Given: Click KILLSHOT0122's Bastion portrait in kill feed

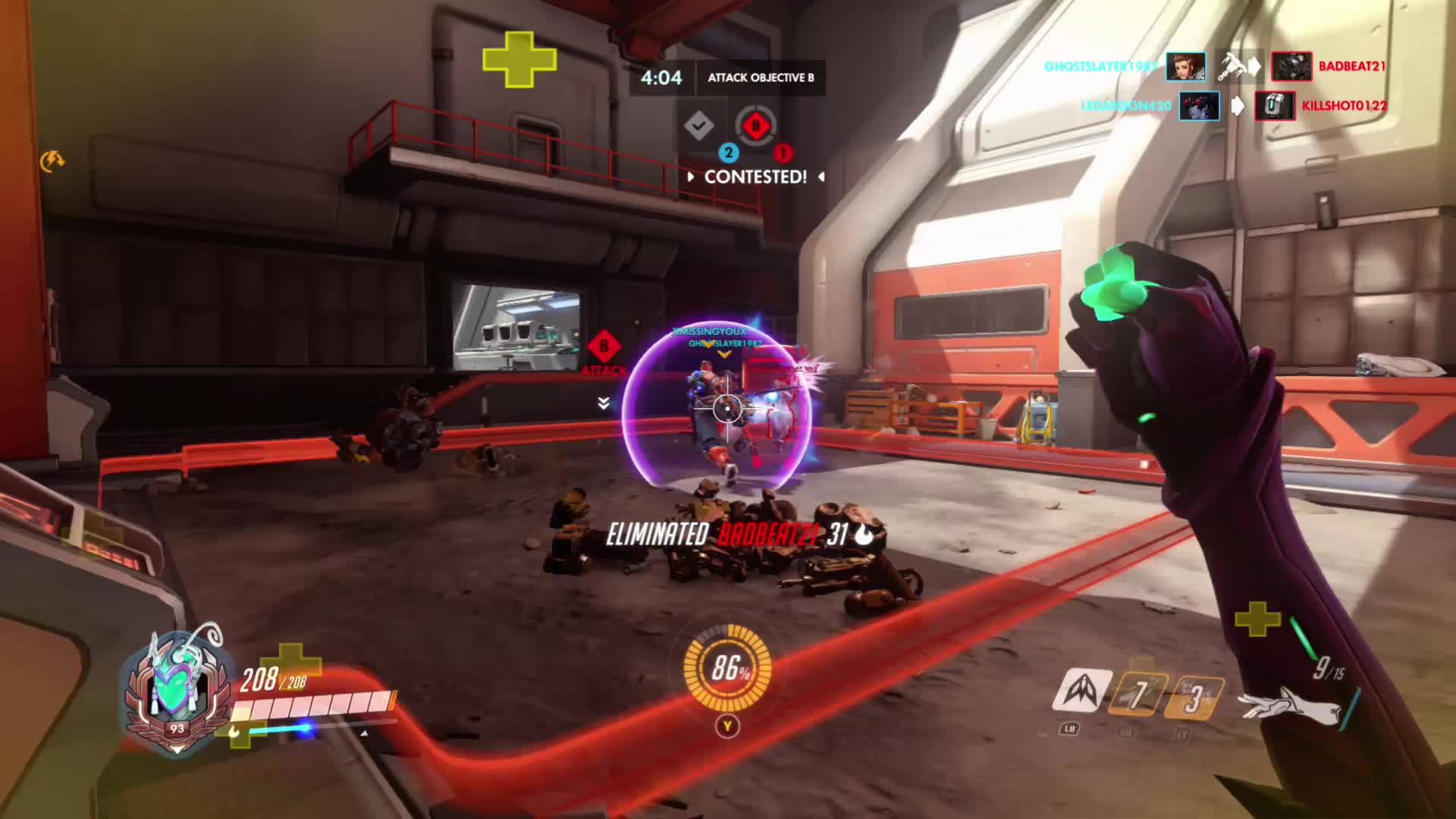Looking at the screenshot, I should (1274, 106).
